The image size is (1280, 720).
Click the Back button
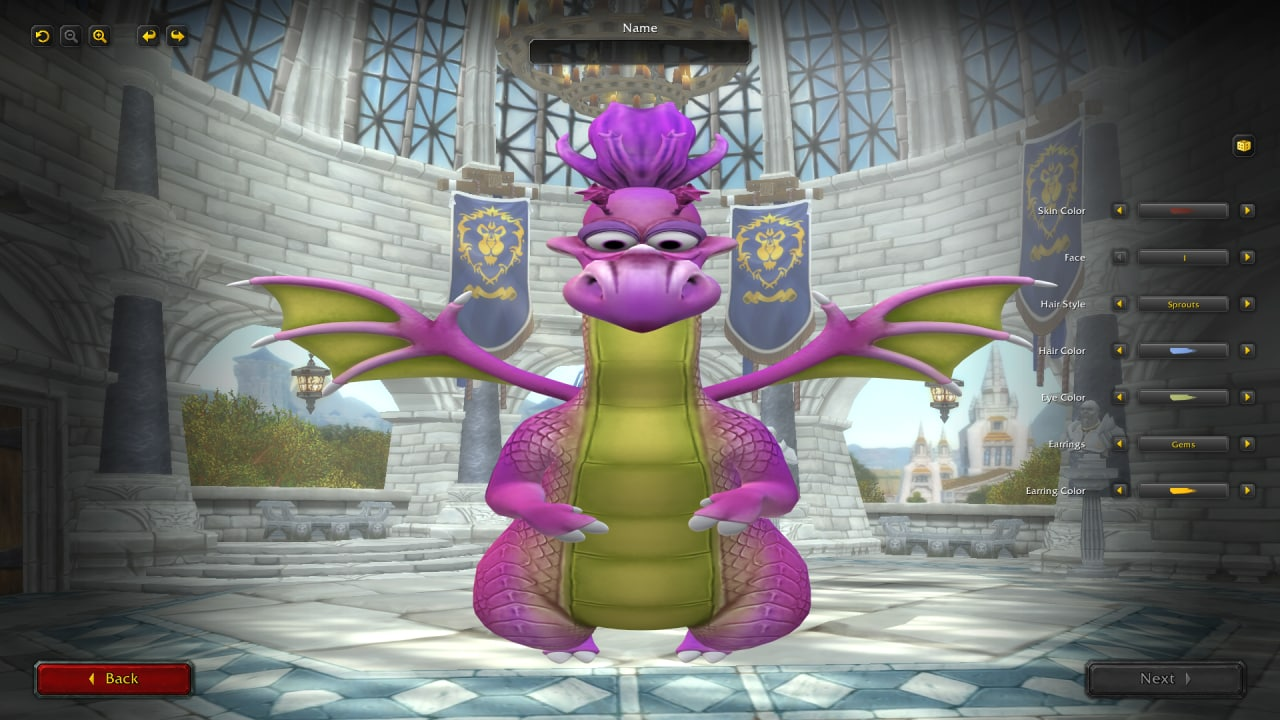pyautogui.click(x=114, y=678)
